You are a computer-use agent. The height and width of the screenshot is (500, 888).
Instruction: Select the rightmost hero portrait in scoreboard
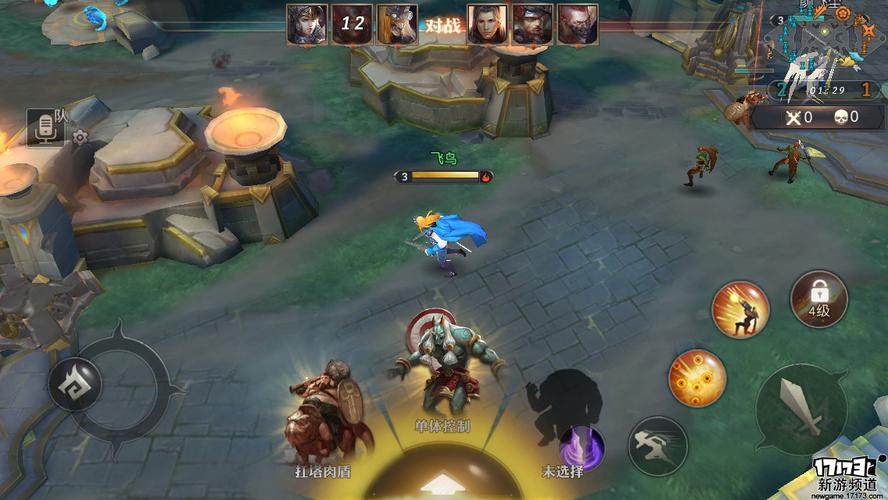577,24
